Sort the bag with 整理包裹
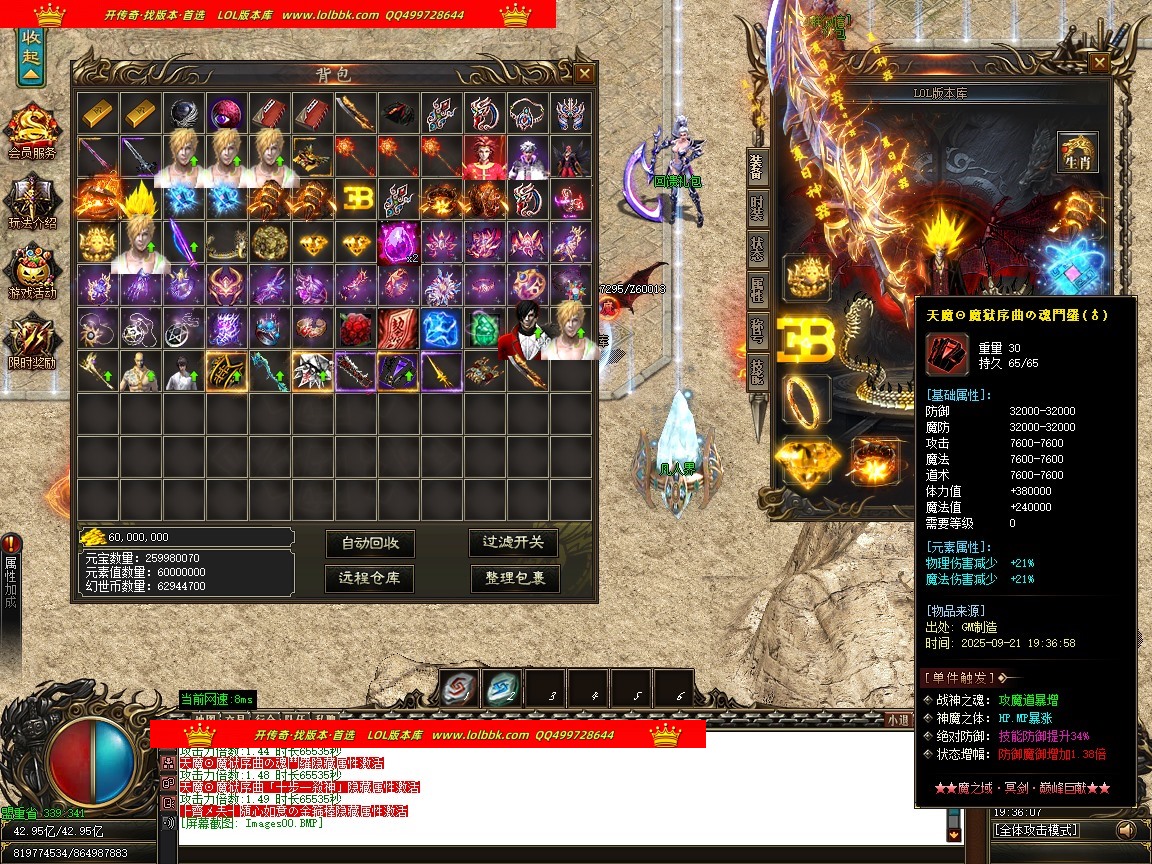1152x864 pixels. pyautogui.click(x=514, y=578)
